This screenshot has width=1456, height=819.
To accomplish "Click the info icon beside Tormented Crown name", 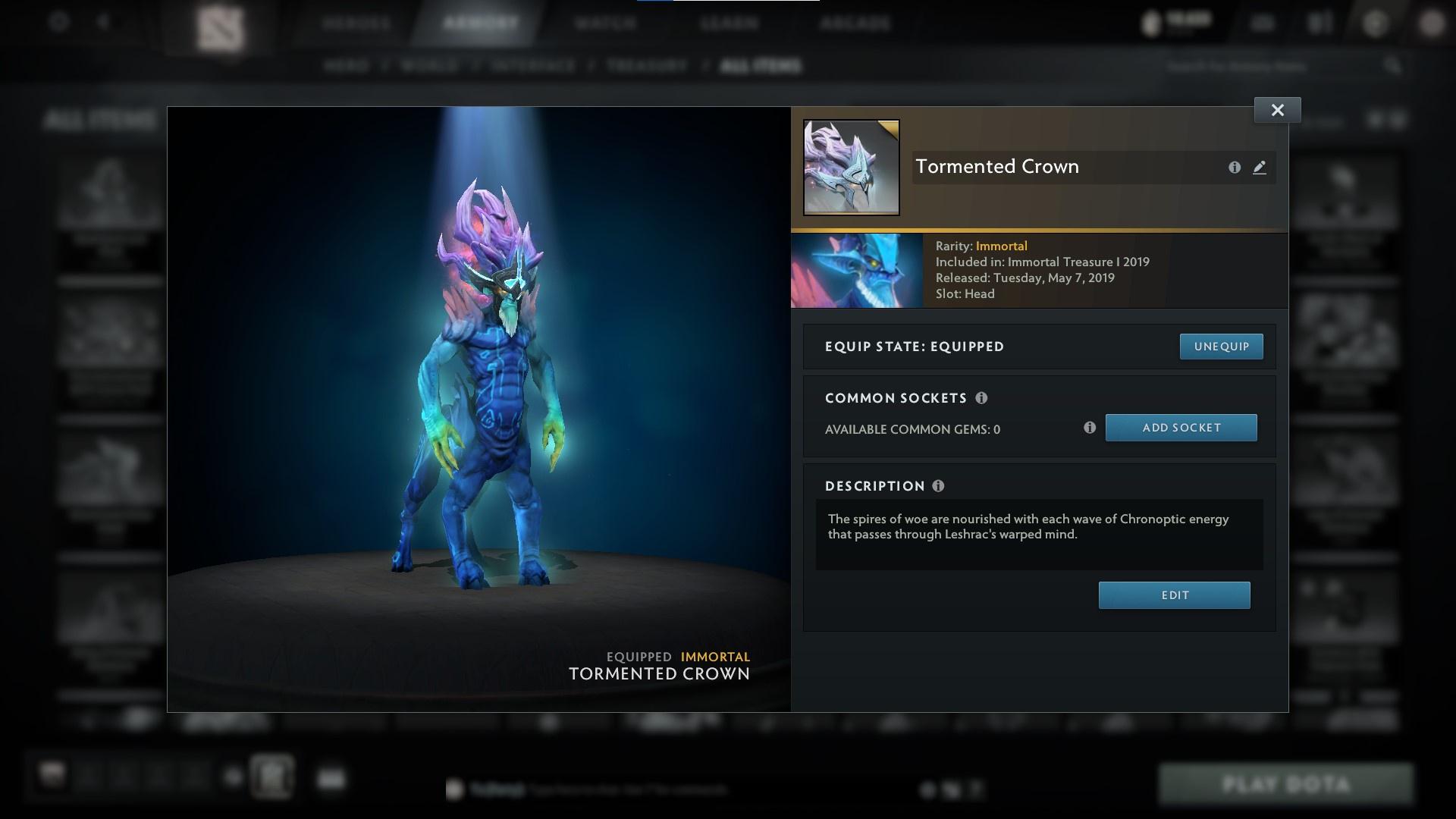I will coord(1235,168).
